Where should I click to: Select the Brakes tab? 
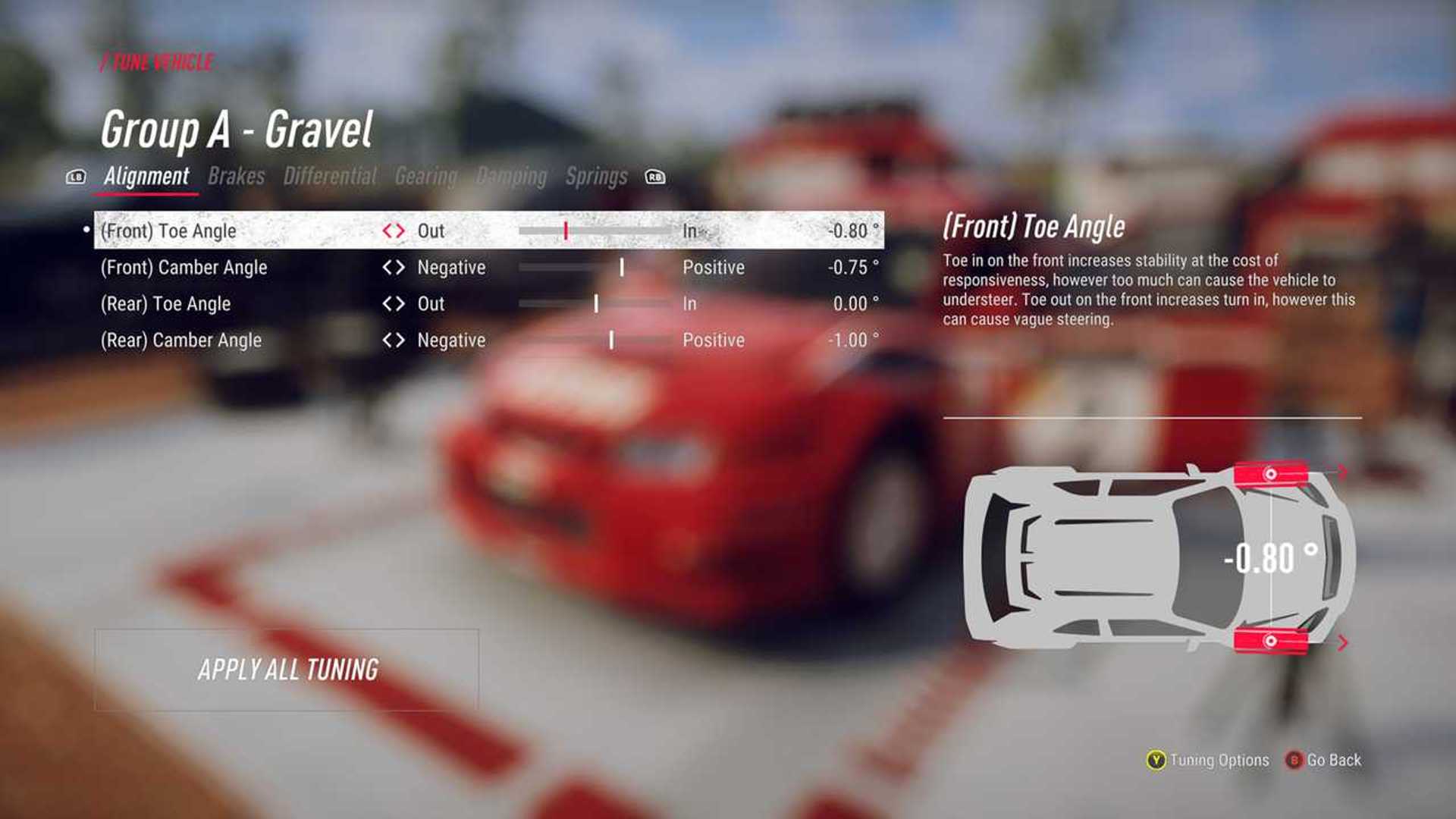237,176
